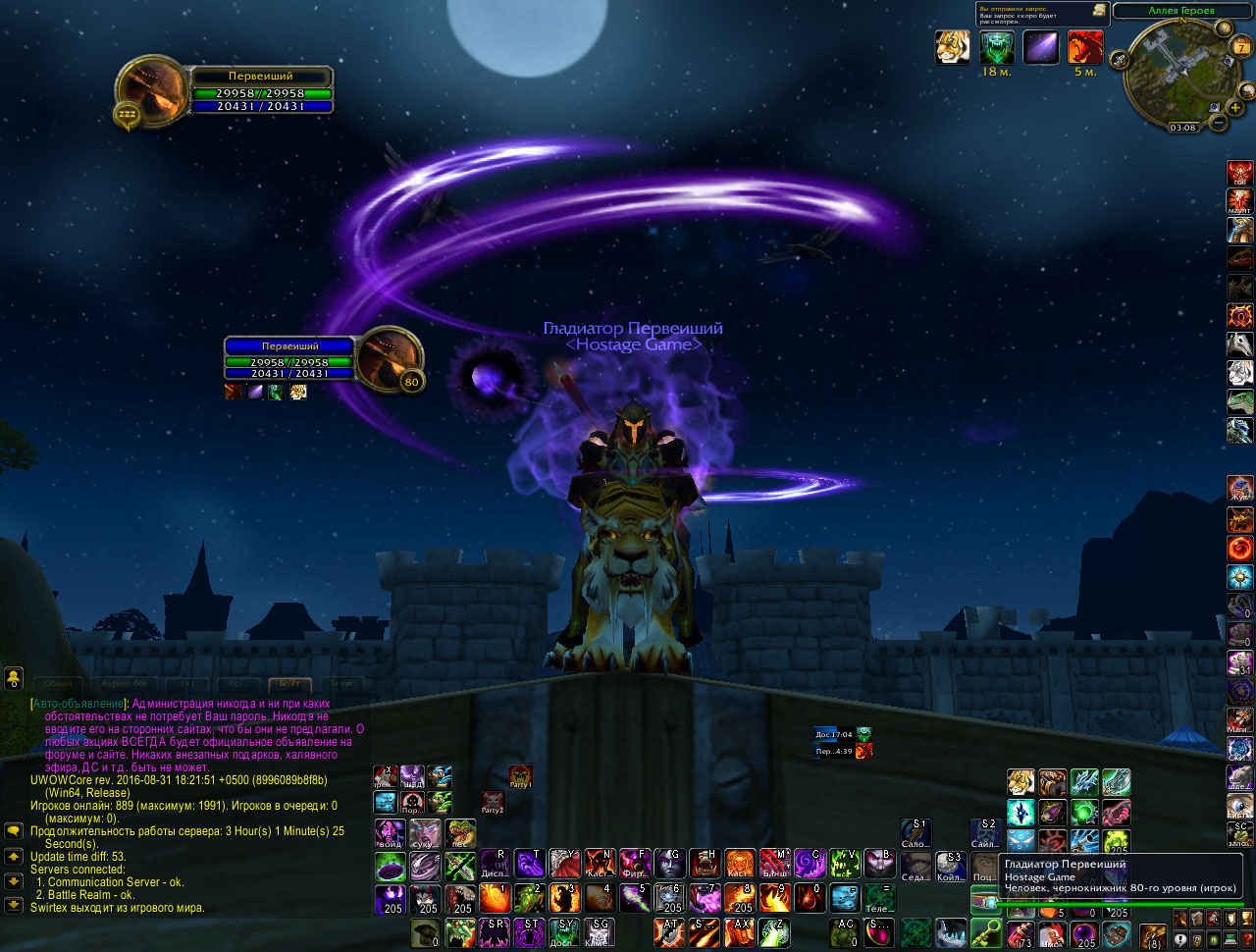The image size is (1256, 952).
Task: Use the golden key item slot
Action: click(985, 932)
